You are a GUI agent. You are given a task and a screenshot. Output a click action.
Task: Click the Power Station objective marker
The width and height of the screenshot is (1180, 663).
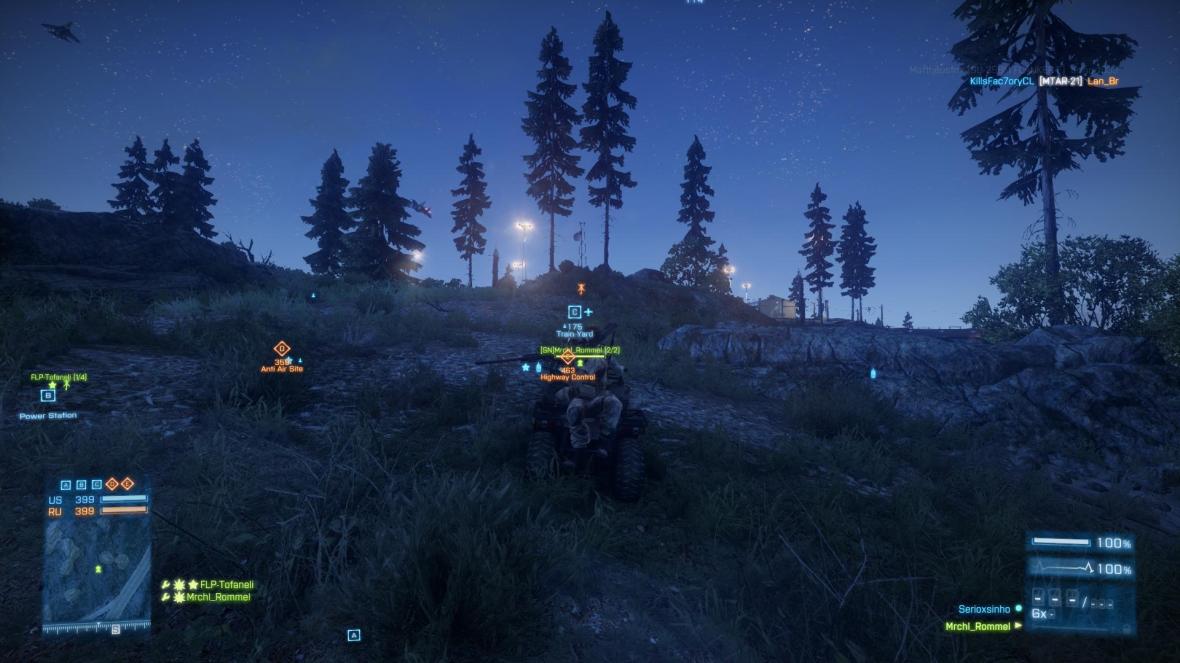(x=47, y=396)
